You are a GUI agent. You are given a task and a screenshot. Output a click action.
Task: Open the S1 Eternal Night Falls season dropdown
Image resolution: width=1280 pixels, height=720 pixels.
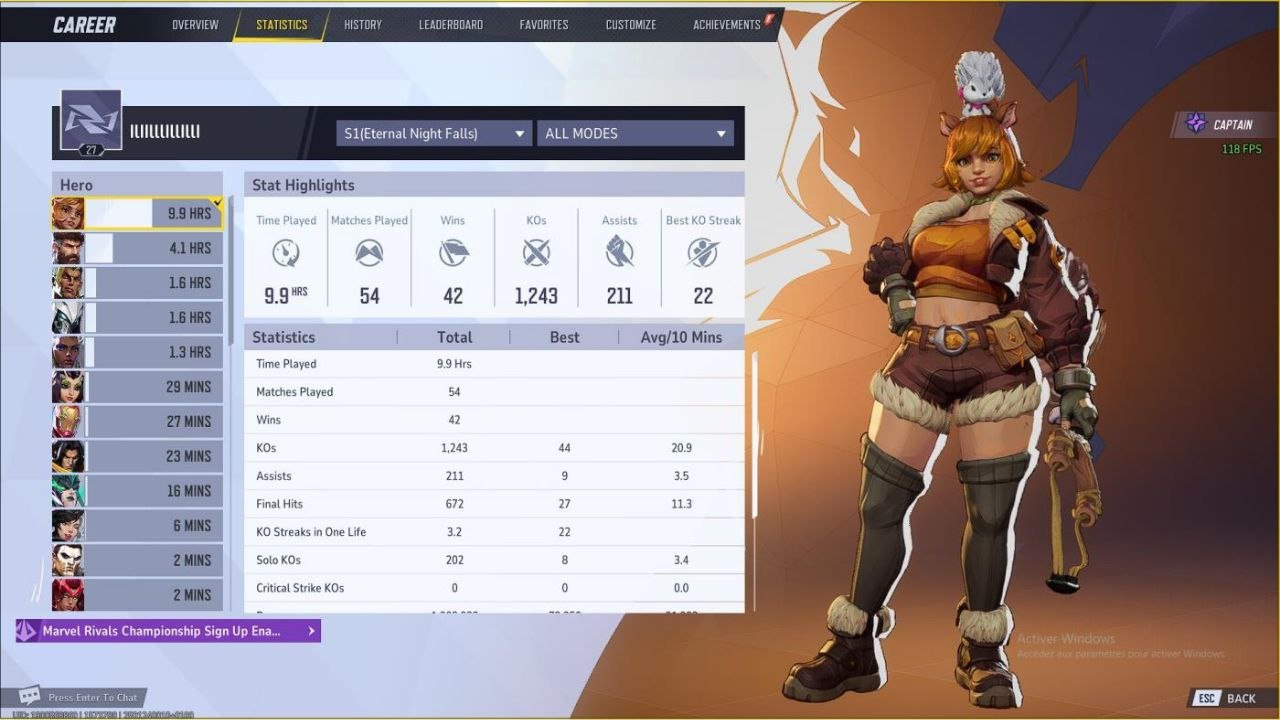(434, 133)
